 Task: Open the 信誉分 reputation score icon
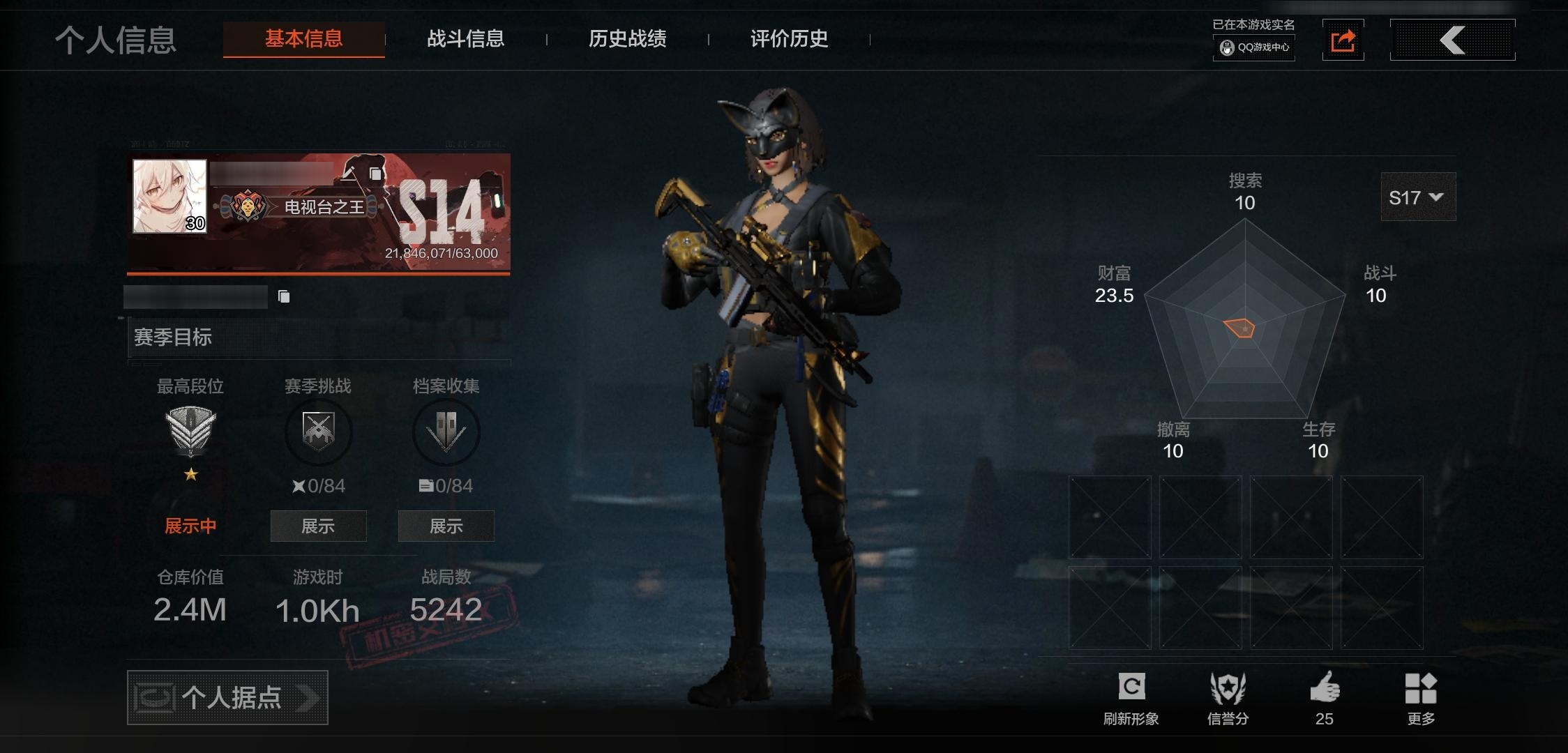[x=1229, y=686]
